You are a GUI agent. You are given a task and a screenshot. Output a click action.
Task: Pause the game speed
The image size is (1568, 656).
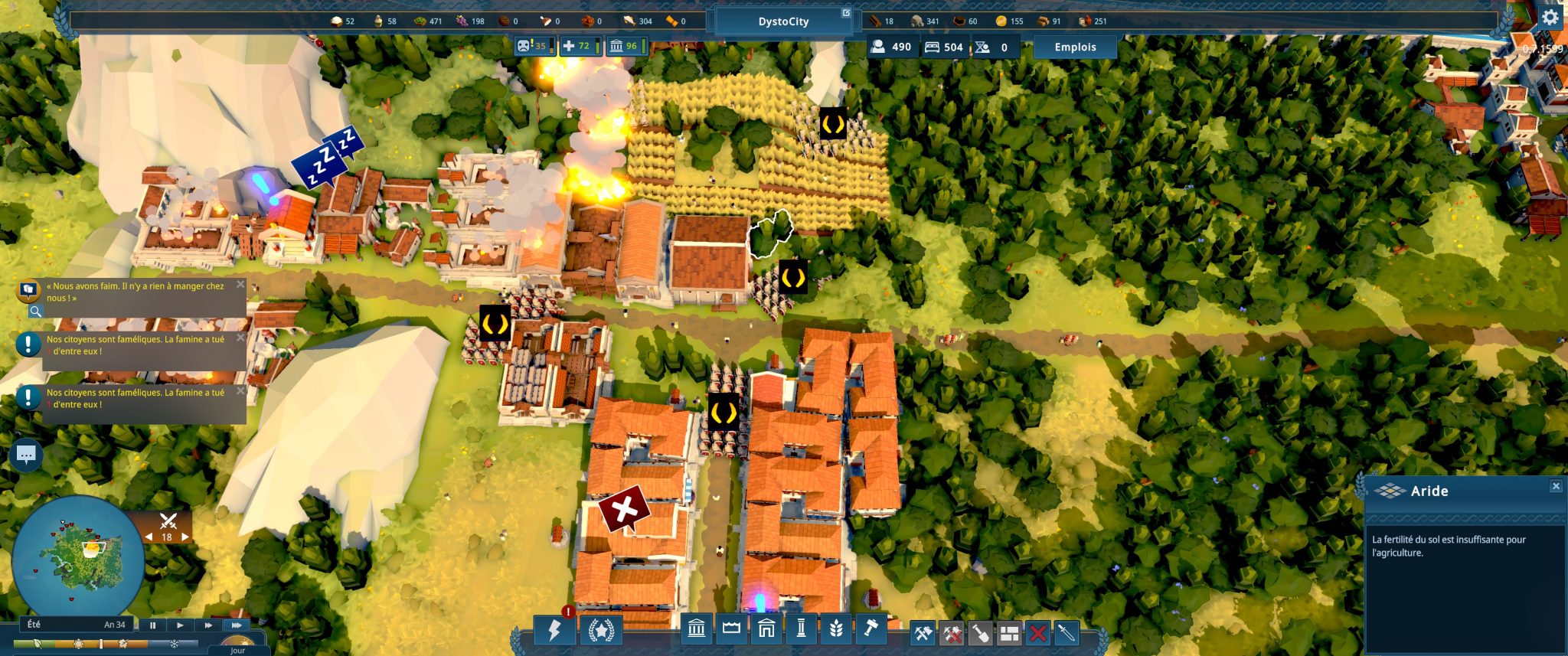pyautogui.click(x=152, y=625)
